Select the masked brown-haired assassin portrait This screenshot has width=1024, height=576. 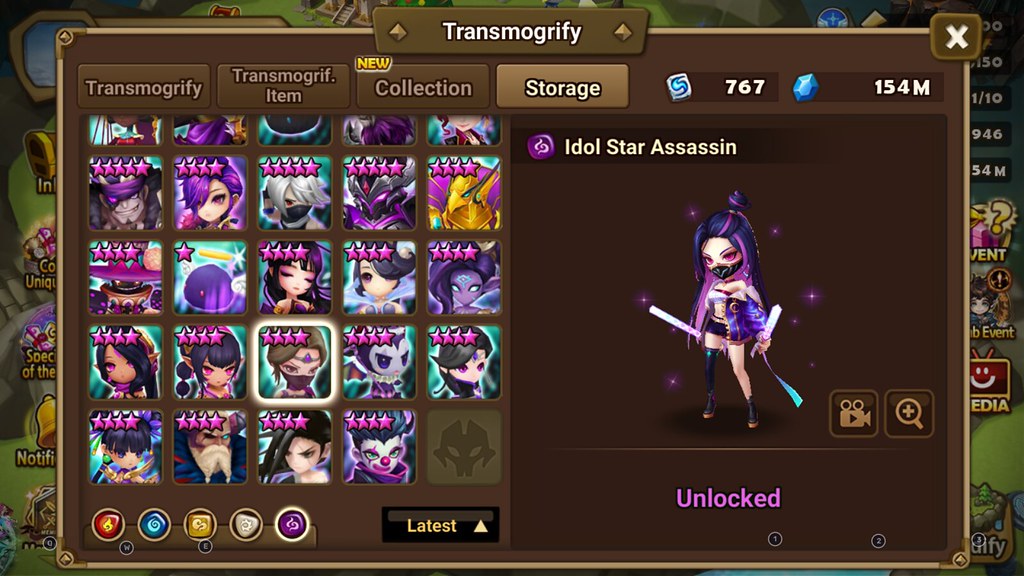coord(294,362)
